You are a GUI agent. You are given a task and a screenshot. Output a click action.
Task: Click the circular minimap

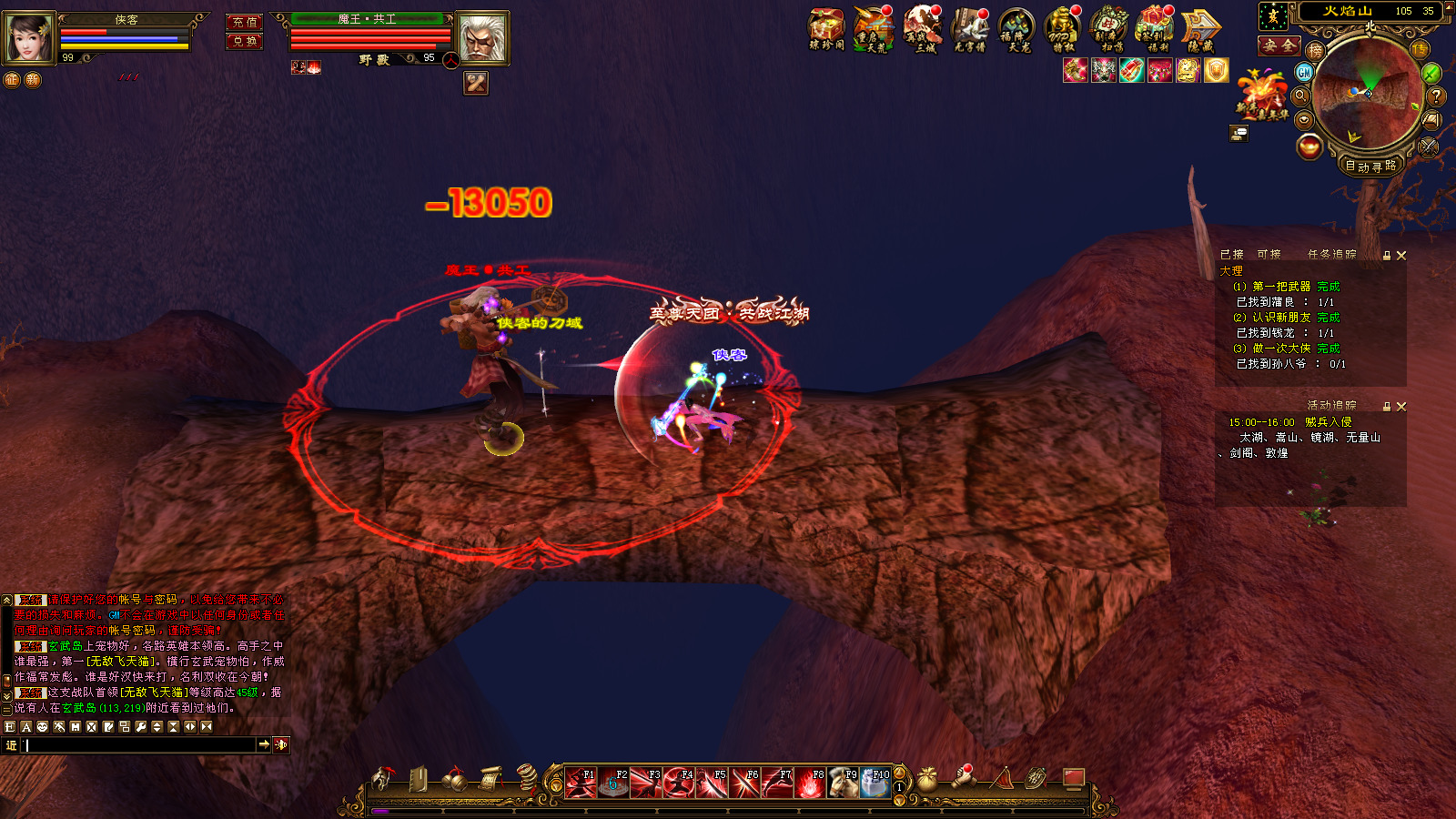pos(1368,93)
